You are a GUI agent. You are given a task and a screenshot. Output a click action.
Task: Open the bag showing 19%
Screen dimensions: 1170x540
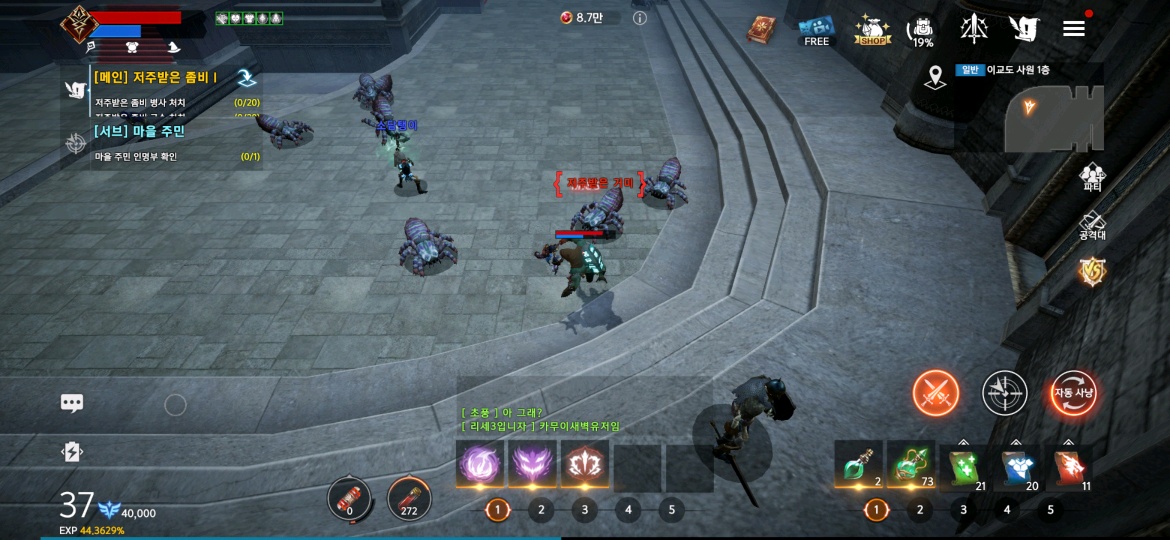pos(921,31)
